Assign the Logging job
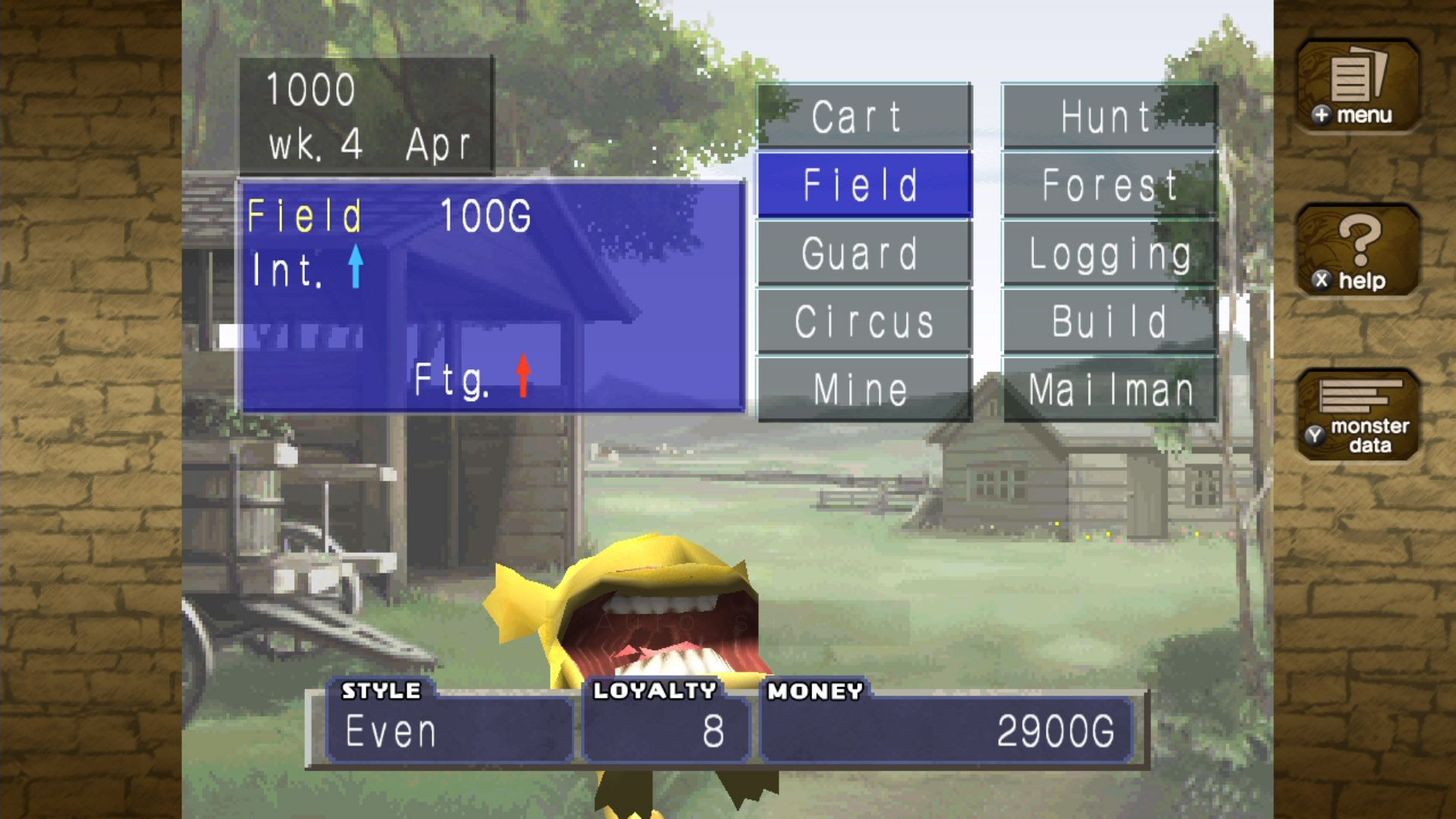 [1109, 253]
